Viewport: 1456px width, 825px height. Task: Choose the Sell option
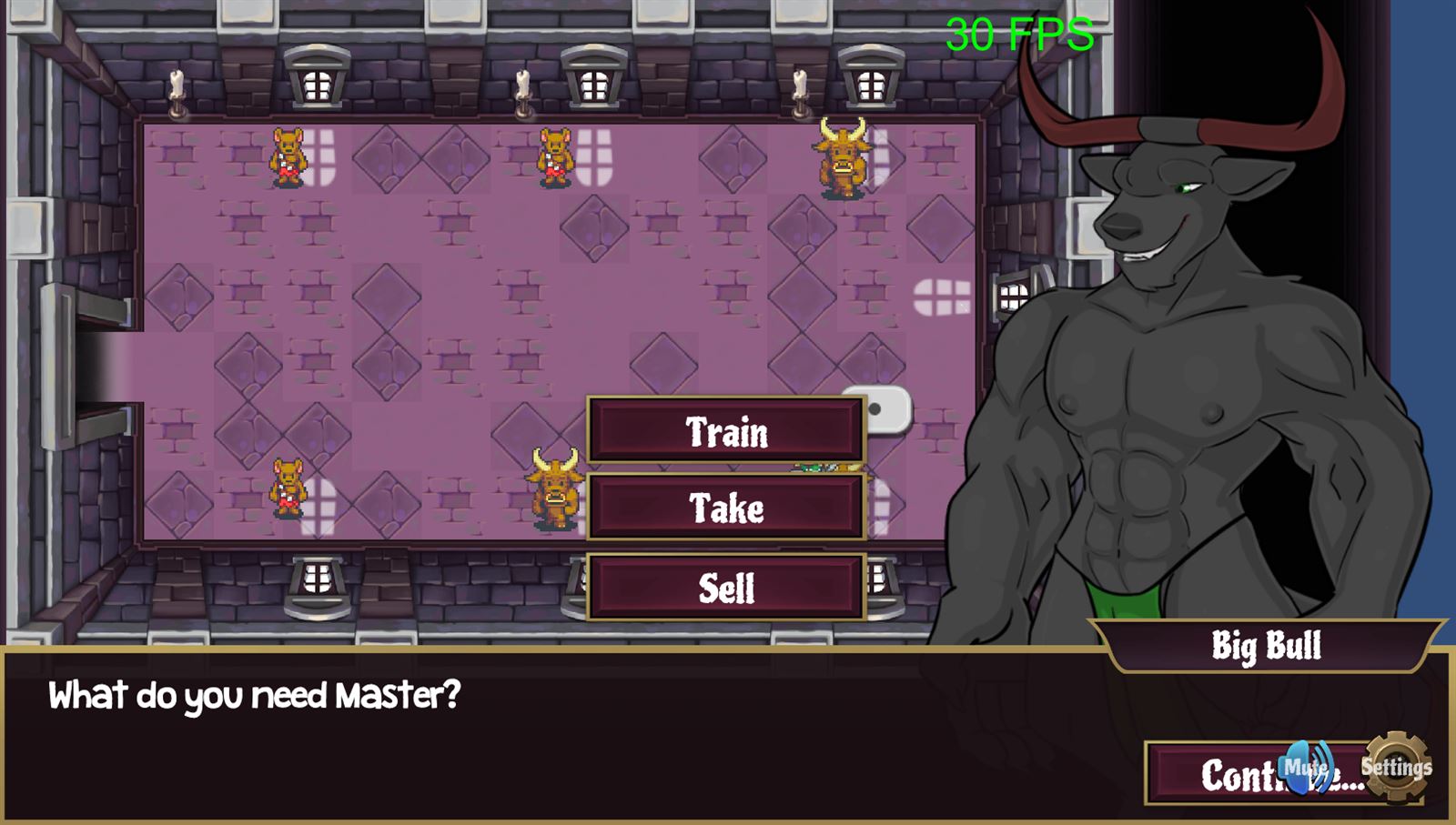[725, 587]
